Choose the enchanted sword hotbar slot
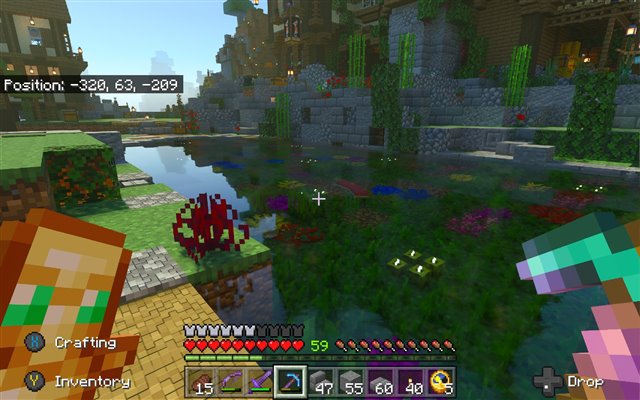This screenshot has width=640, height=400. tap(260, 382)
